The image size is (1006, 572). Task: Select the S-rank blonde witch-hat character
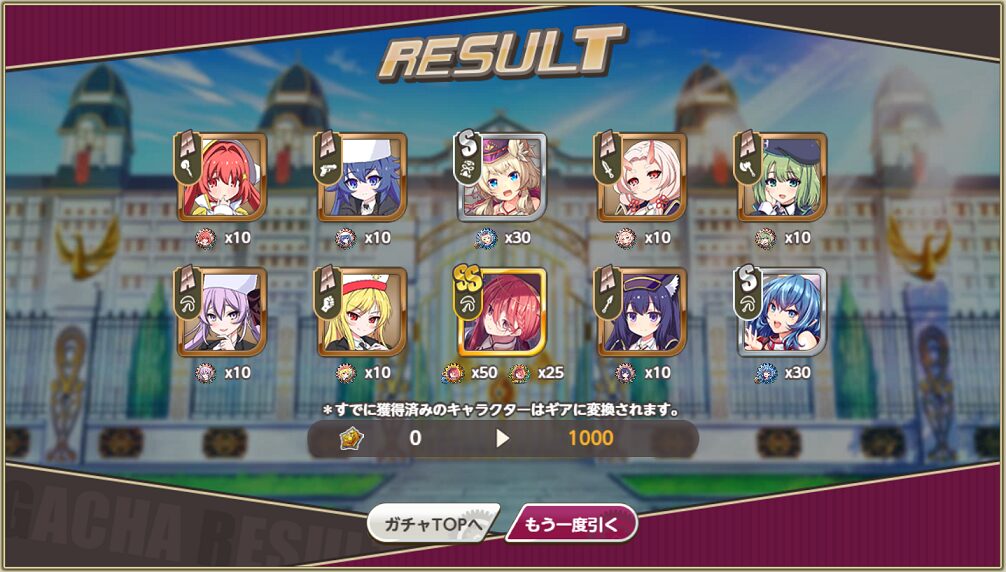tap(503, 177)
